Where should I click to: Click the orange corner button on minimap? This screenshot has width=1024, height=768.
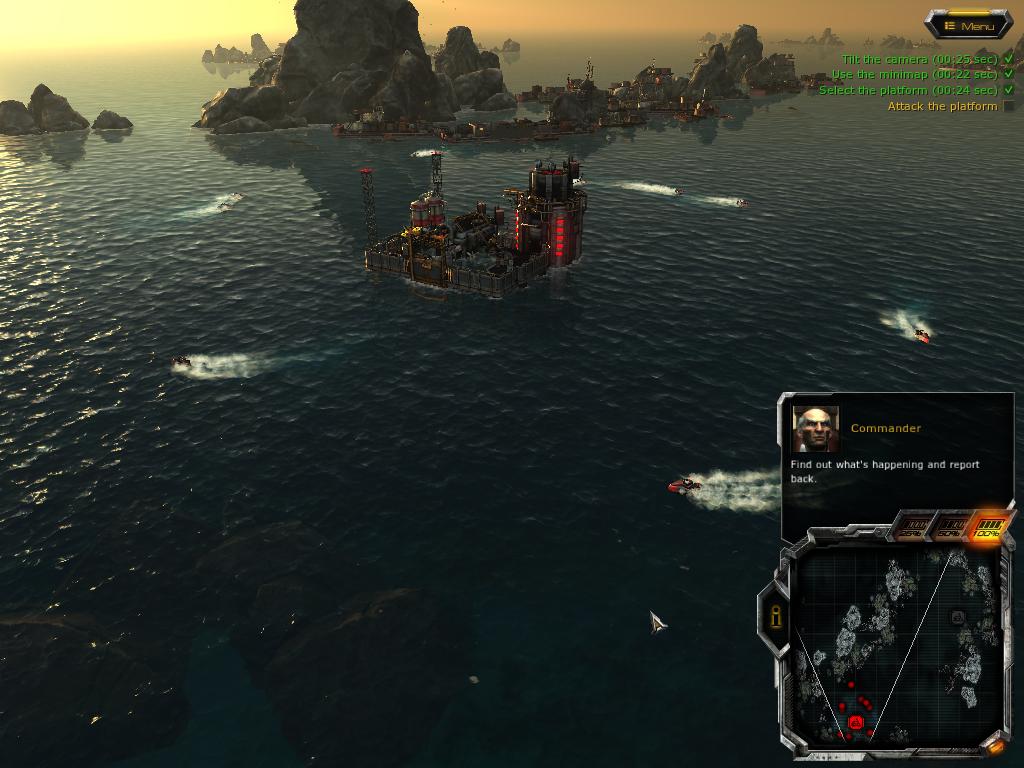[995, 745]
